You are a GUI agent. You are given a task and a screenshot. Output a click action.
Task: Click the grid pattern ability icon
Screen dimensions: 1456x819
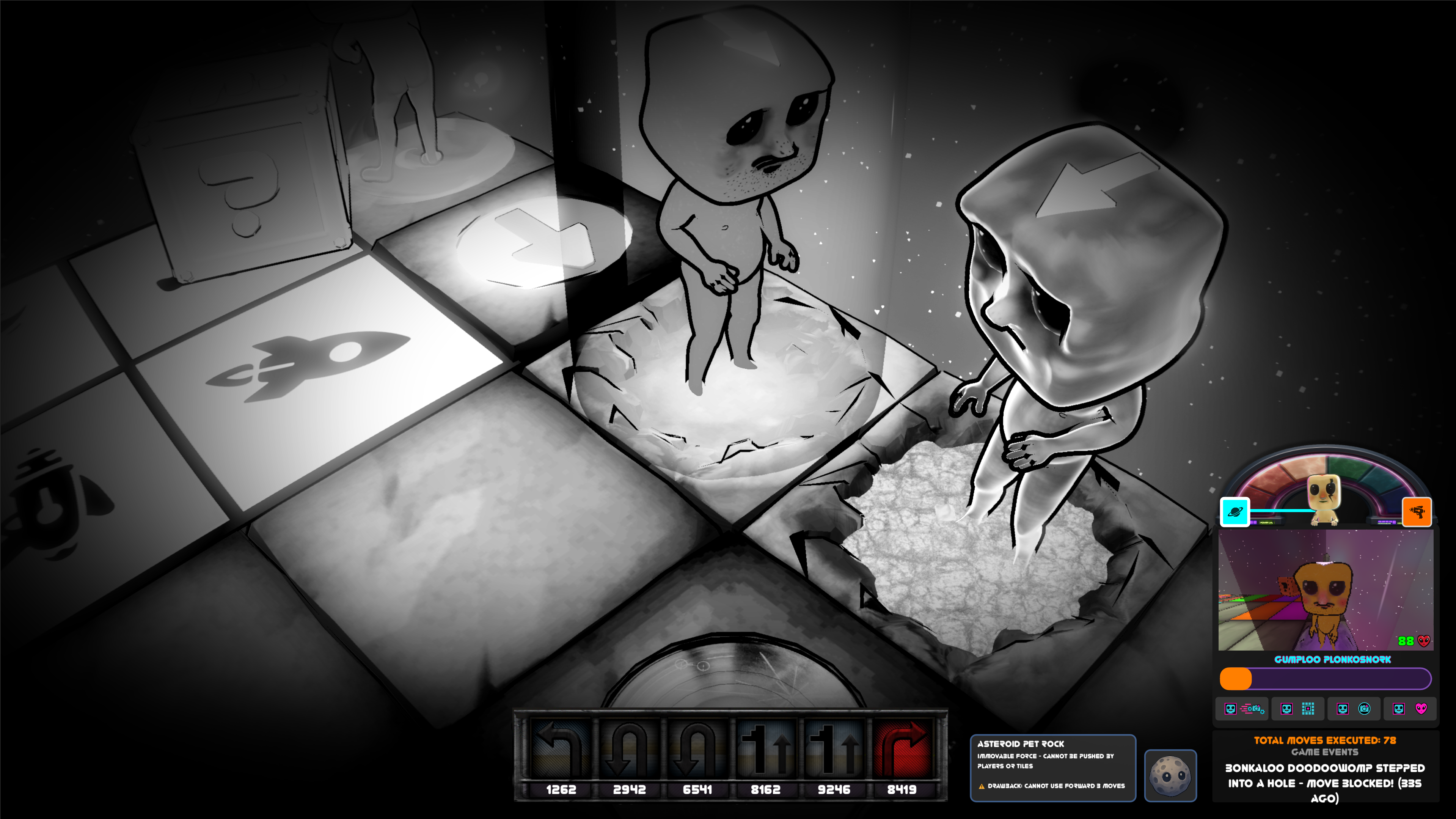tap(1308, 709)
